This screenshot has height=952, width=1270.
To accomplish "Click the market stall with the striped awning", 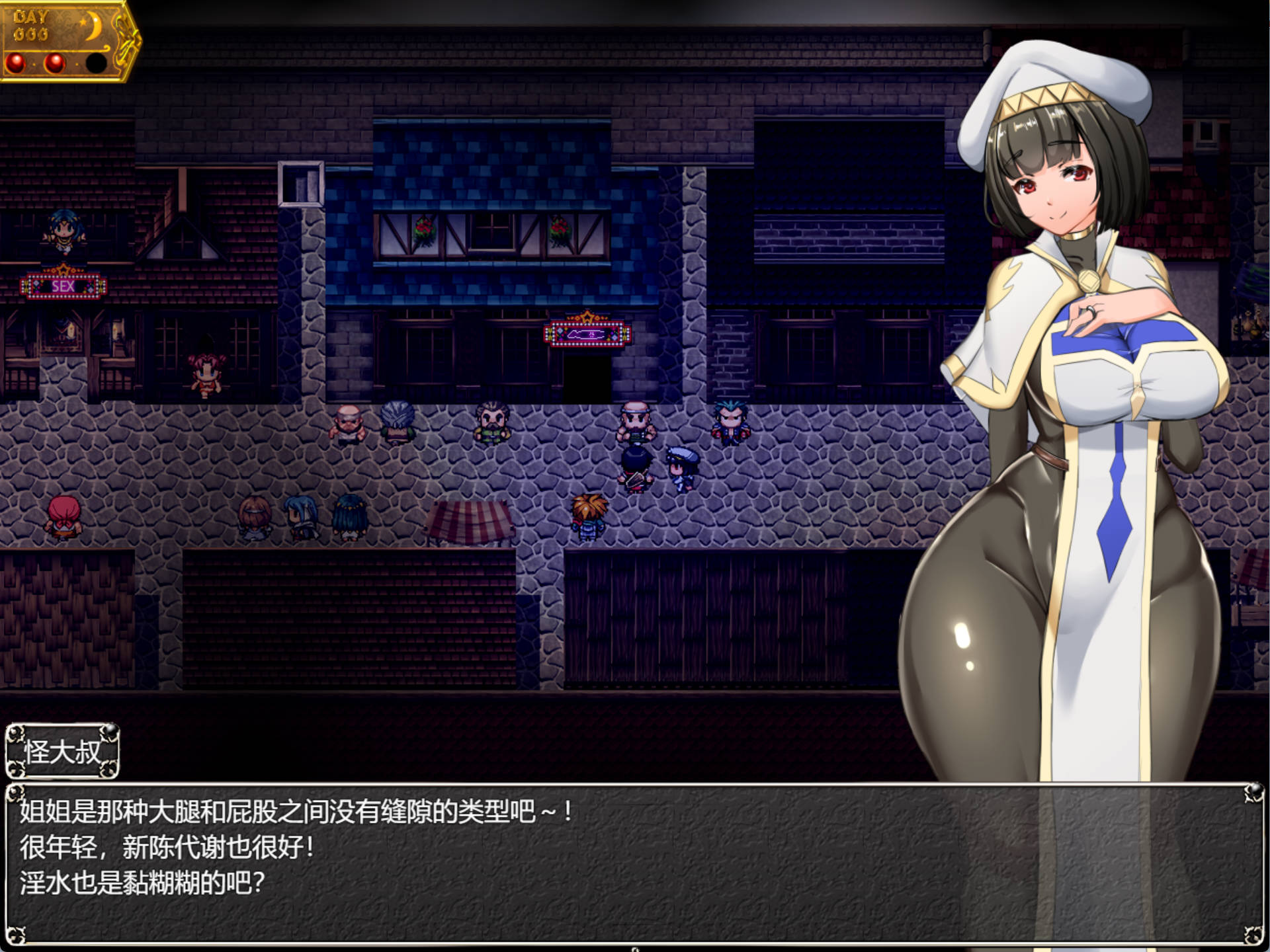I will pyautogui.click(x=470, y=522).
